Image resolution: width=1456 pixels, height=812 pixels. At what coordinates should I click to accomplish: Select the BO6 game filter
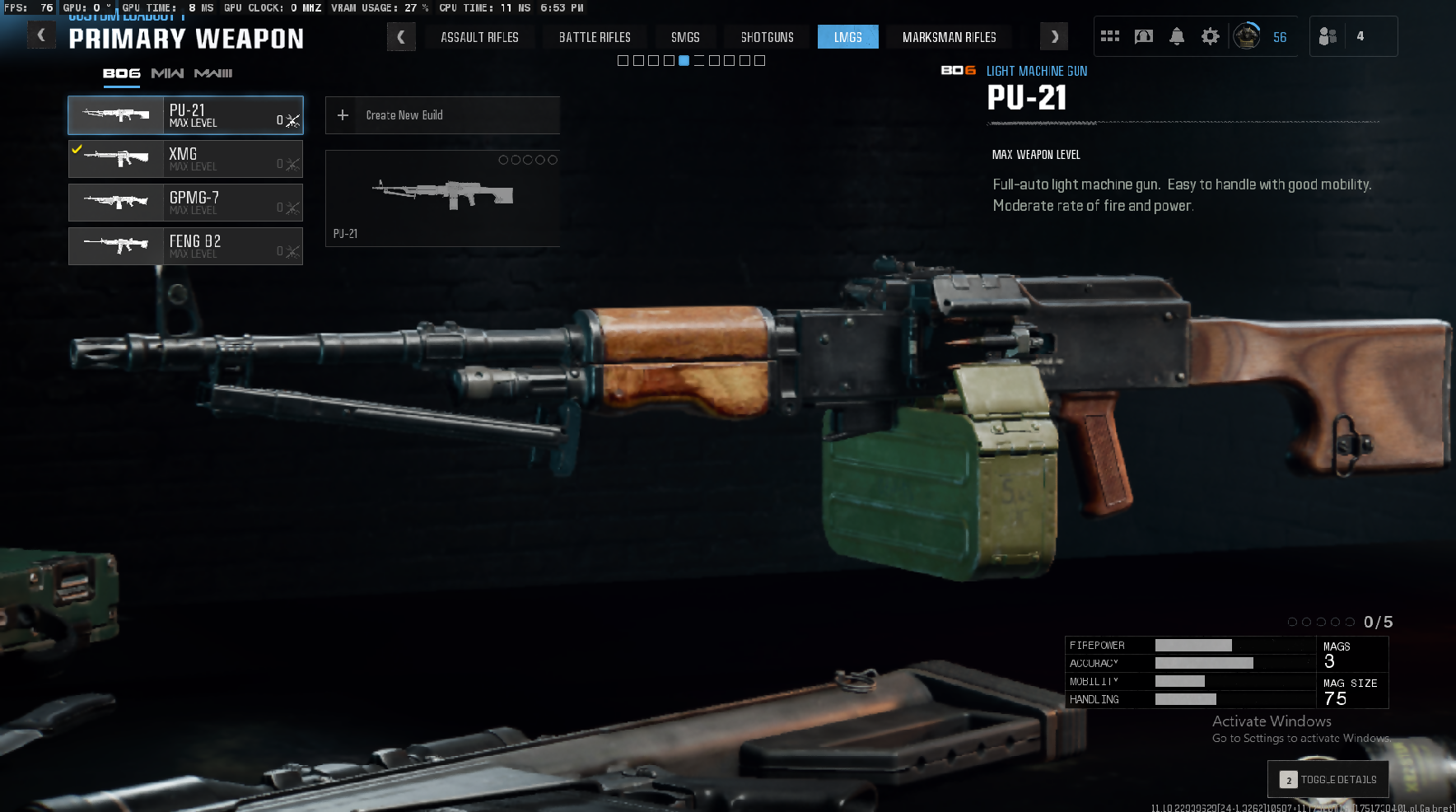coord(121,73)
